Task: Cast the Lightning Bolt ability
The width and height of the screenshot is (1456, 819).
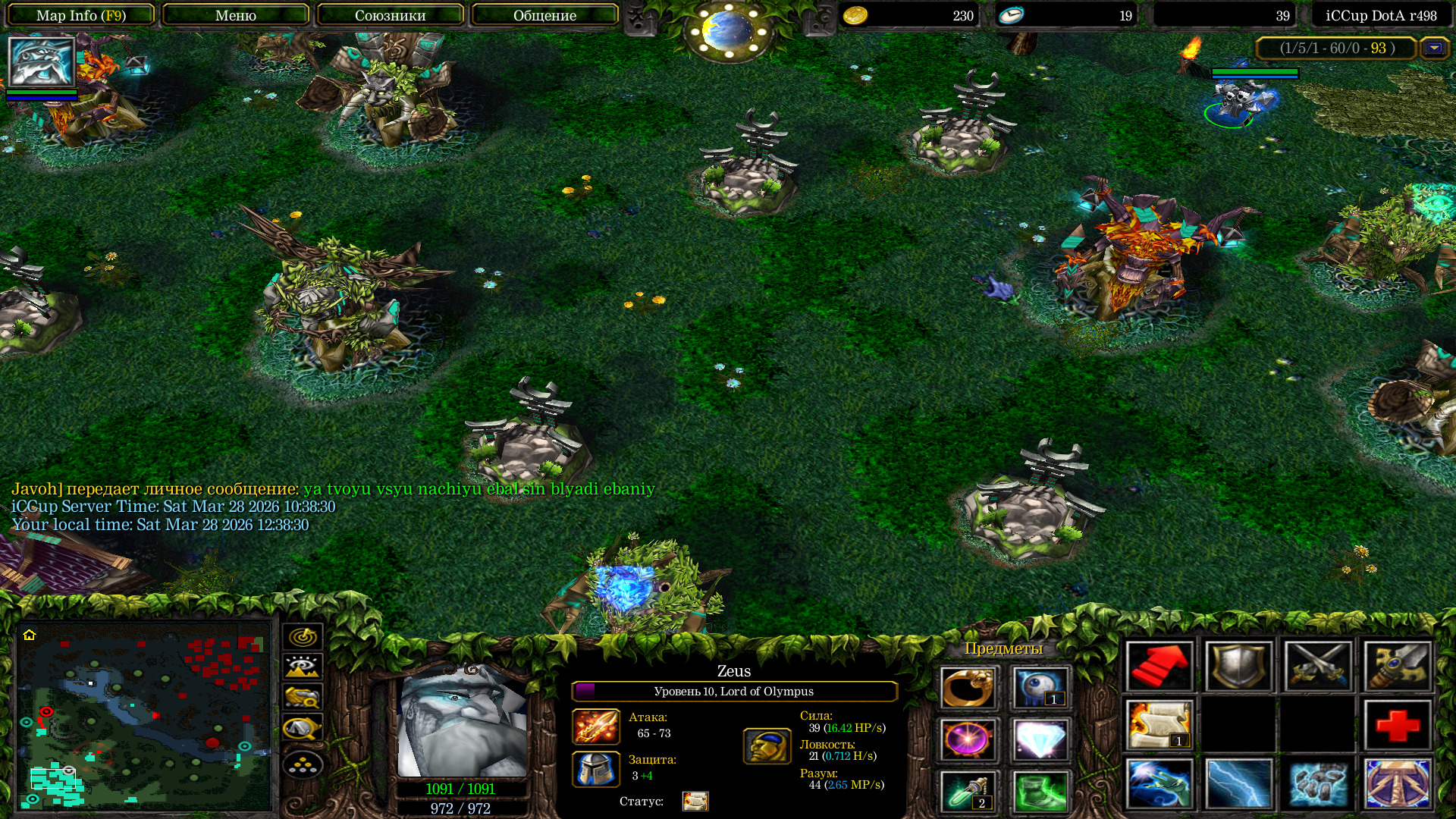Action: 1238,783
